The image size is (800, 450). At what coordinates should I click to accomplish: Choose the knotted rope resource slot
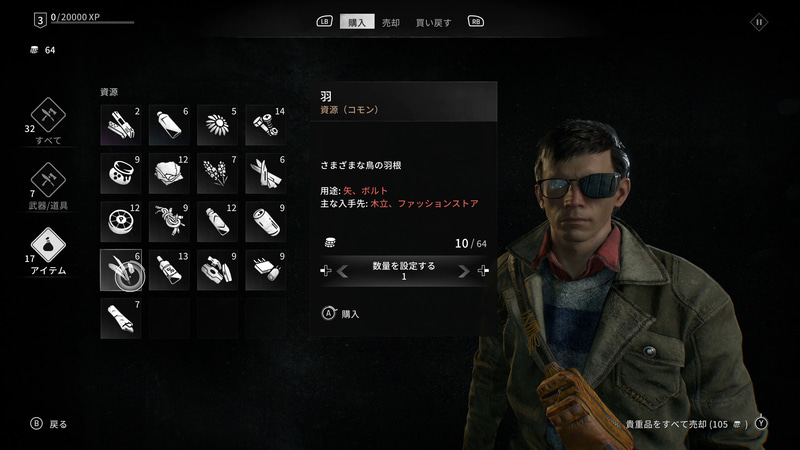pos(169,222)
